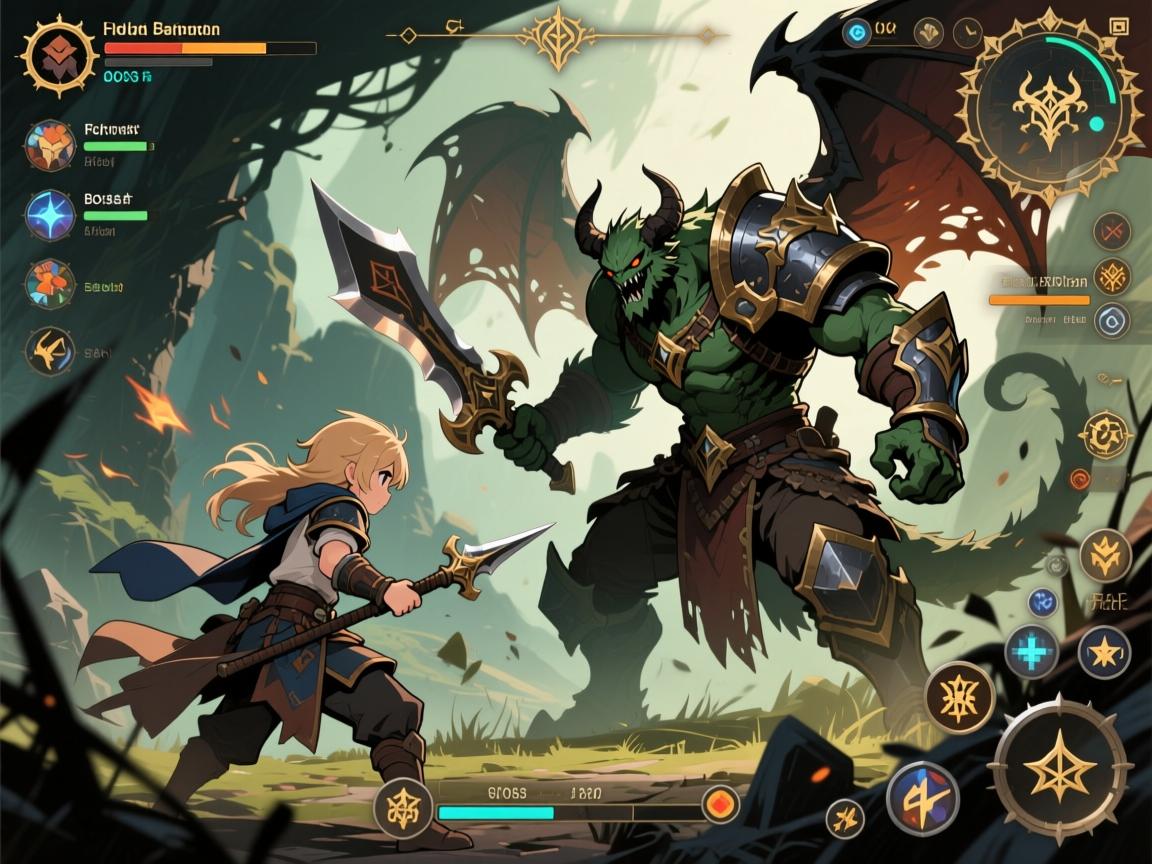The width and height of the screenshot is (1152, 864).
Task: Use the glowing cyan cross heal skill
Action: coord(1031,651)
